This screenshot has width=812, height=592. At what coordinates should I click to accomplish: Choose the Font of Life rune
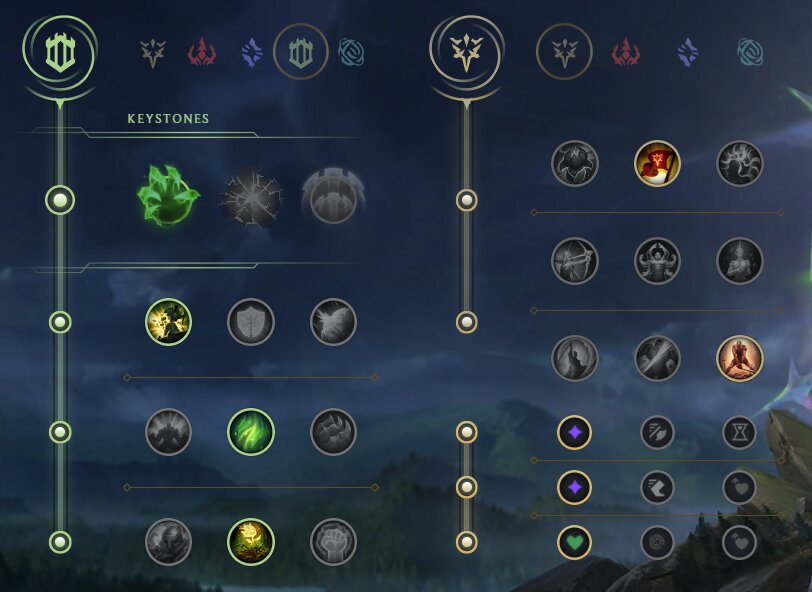pyautogui.click(x=251, y=322)
